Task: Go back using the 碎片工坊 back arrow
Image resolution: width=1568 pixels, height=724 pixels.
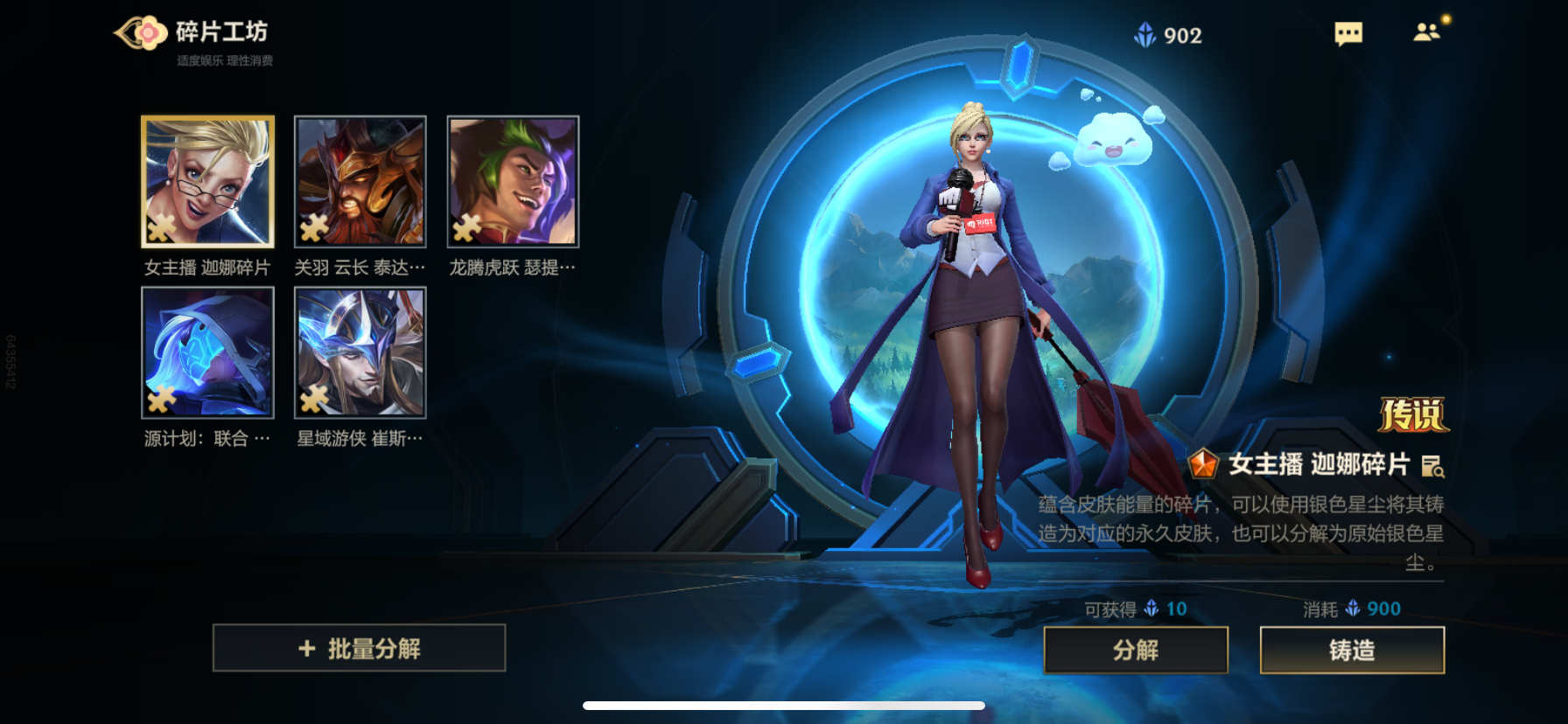Action: [x=140, y=33]
